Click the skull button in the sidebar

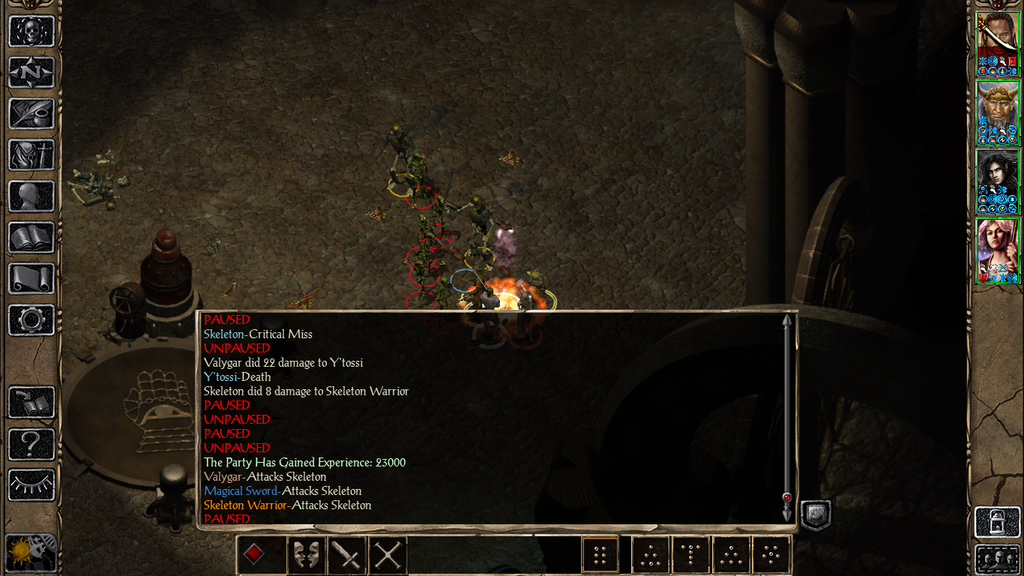(x=31, y=30)
